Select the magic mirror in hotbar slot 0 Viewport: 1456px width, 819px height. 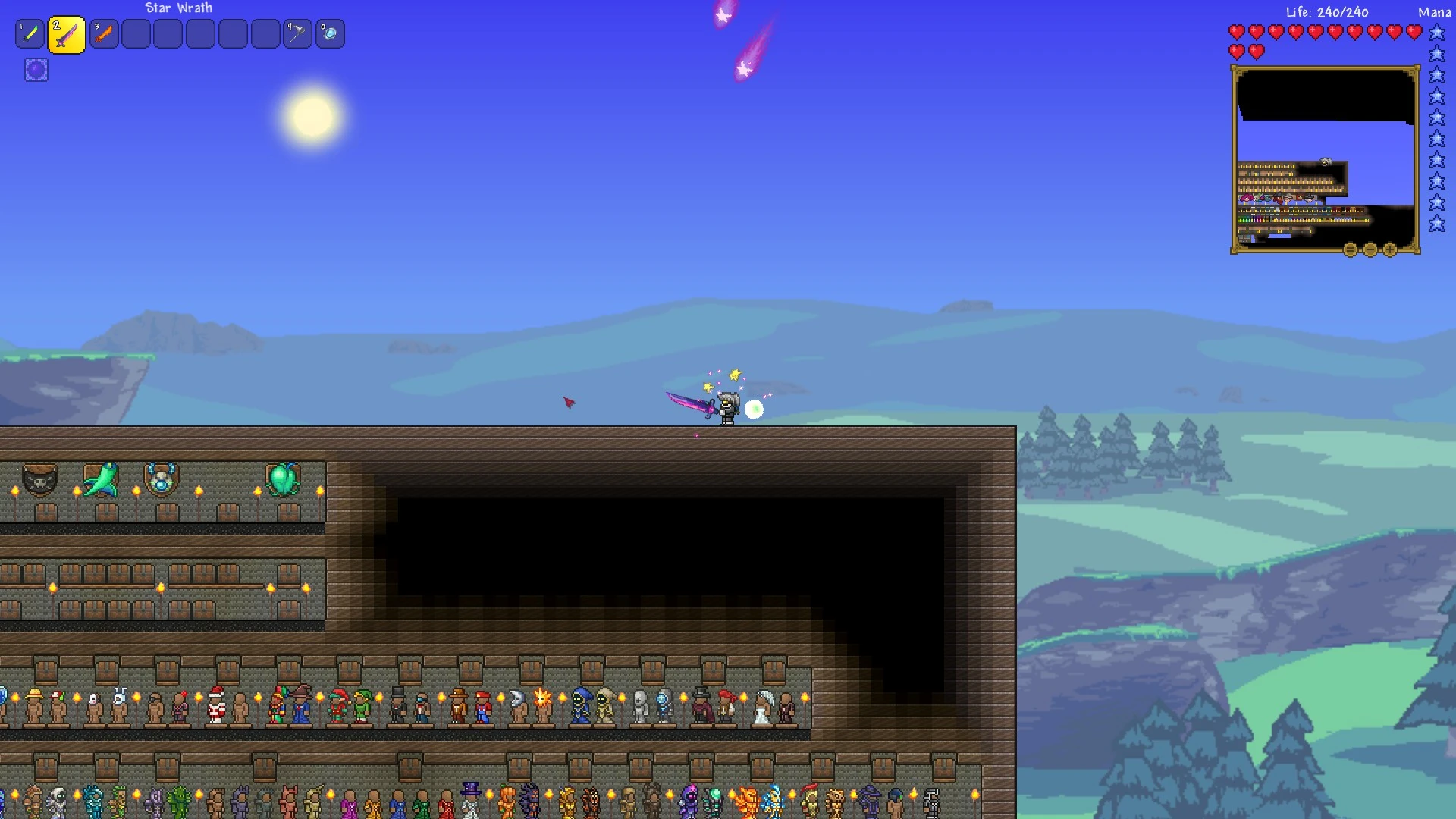click(x=330, y=33)
